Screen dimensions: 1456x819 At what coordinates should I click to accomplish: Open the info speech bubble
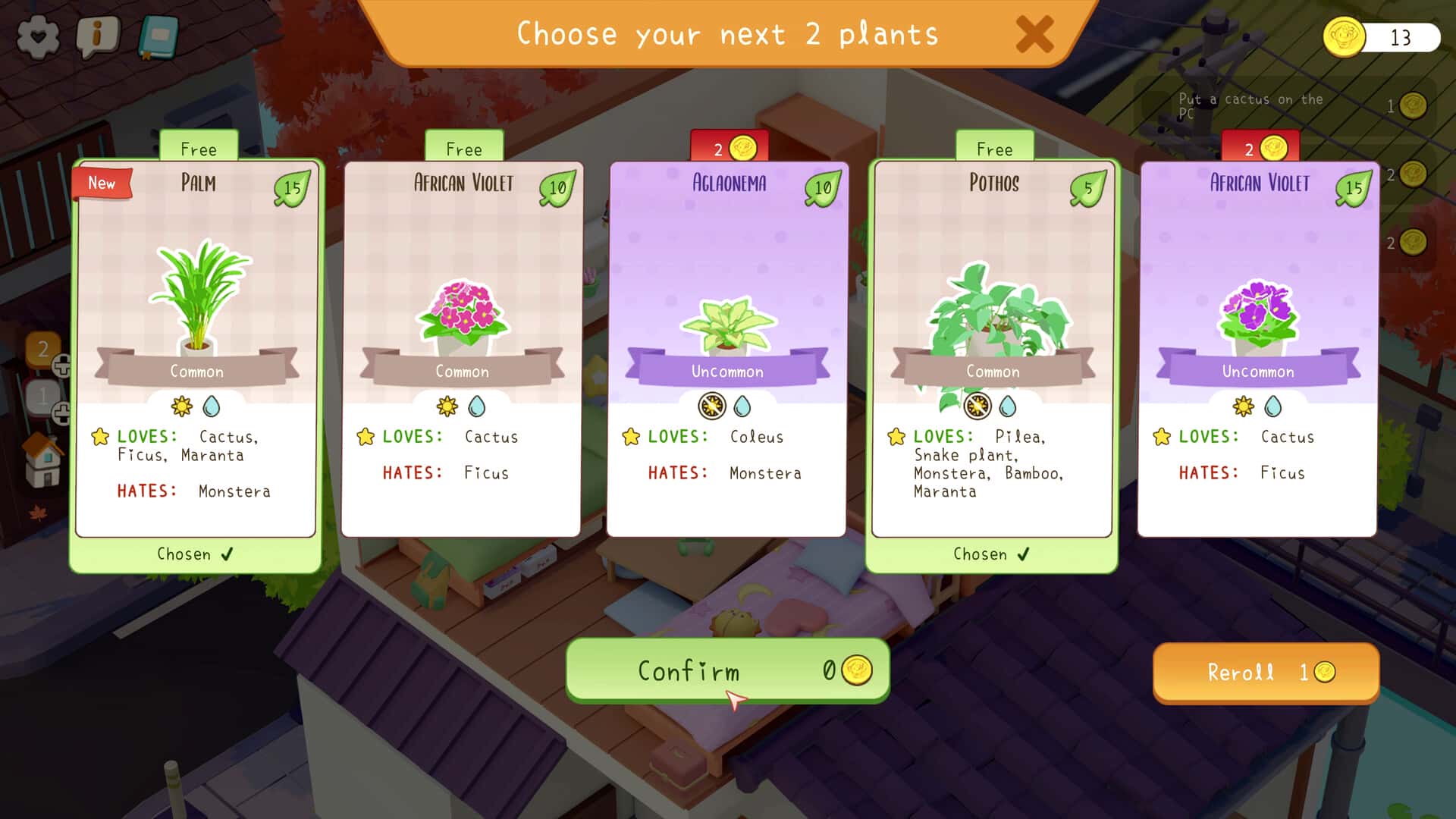(99, 35)
